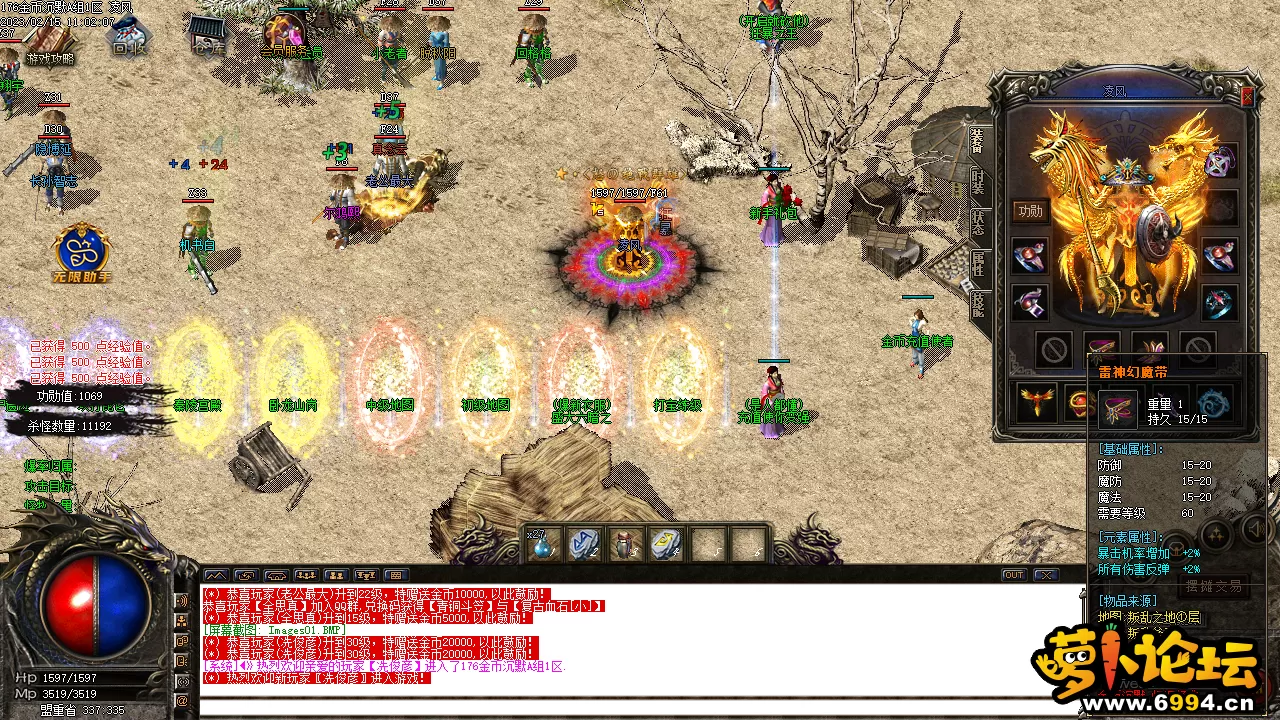Select the phoenix wings equipment slot
The width and height of the screenshot is (1280, 720).
tap(1036, 402)
